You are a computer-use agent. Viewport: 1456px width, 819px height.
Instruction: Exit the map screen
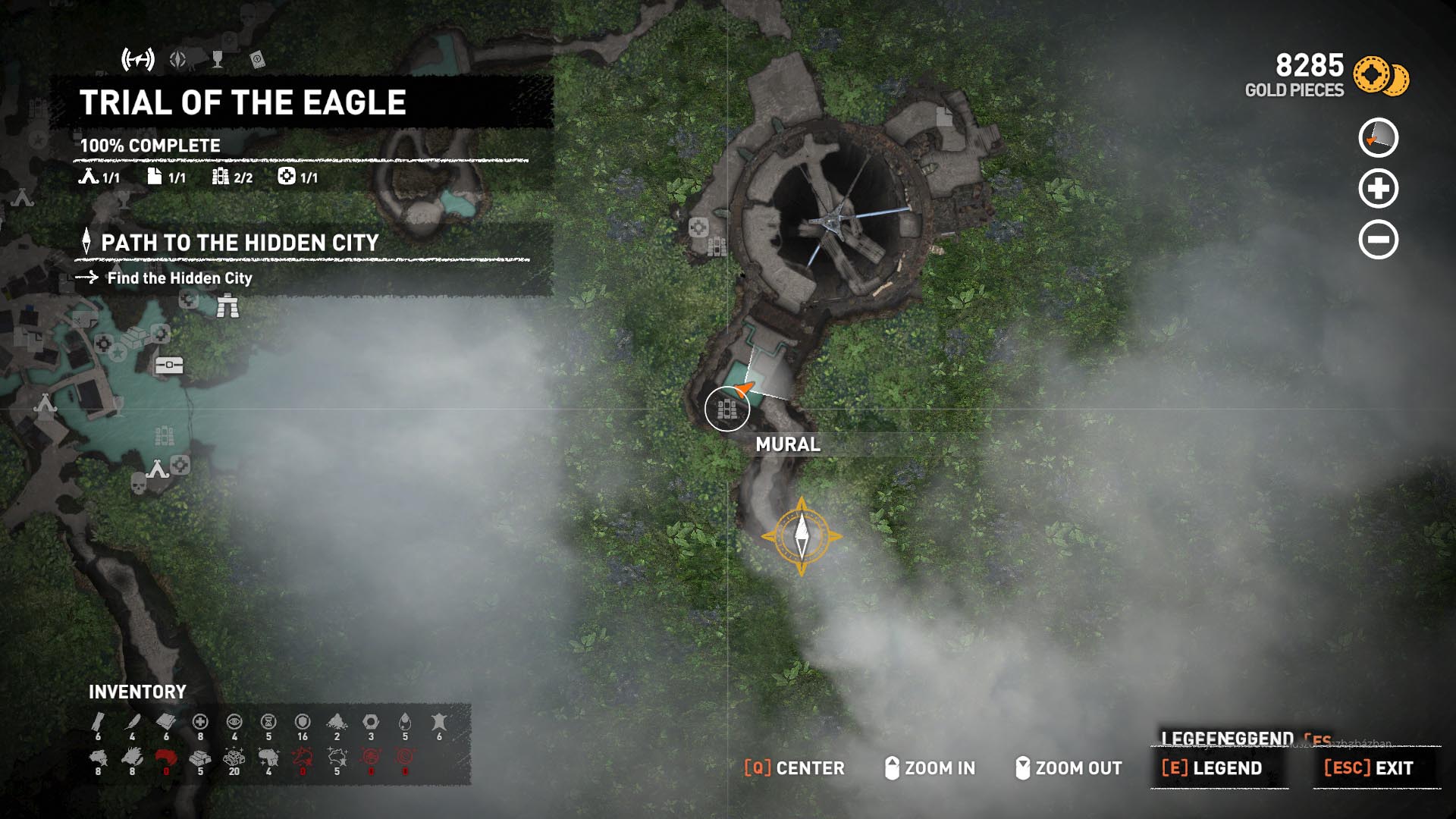1369,768
